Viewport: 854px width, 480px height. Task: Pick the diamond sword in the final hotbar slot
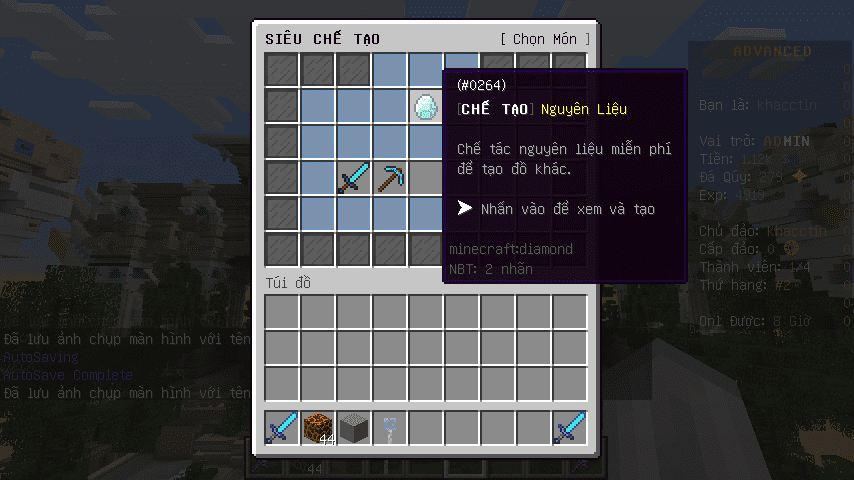570,428
